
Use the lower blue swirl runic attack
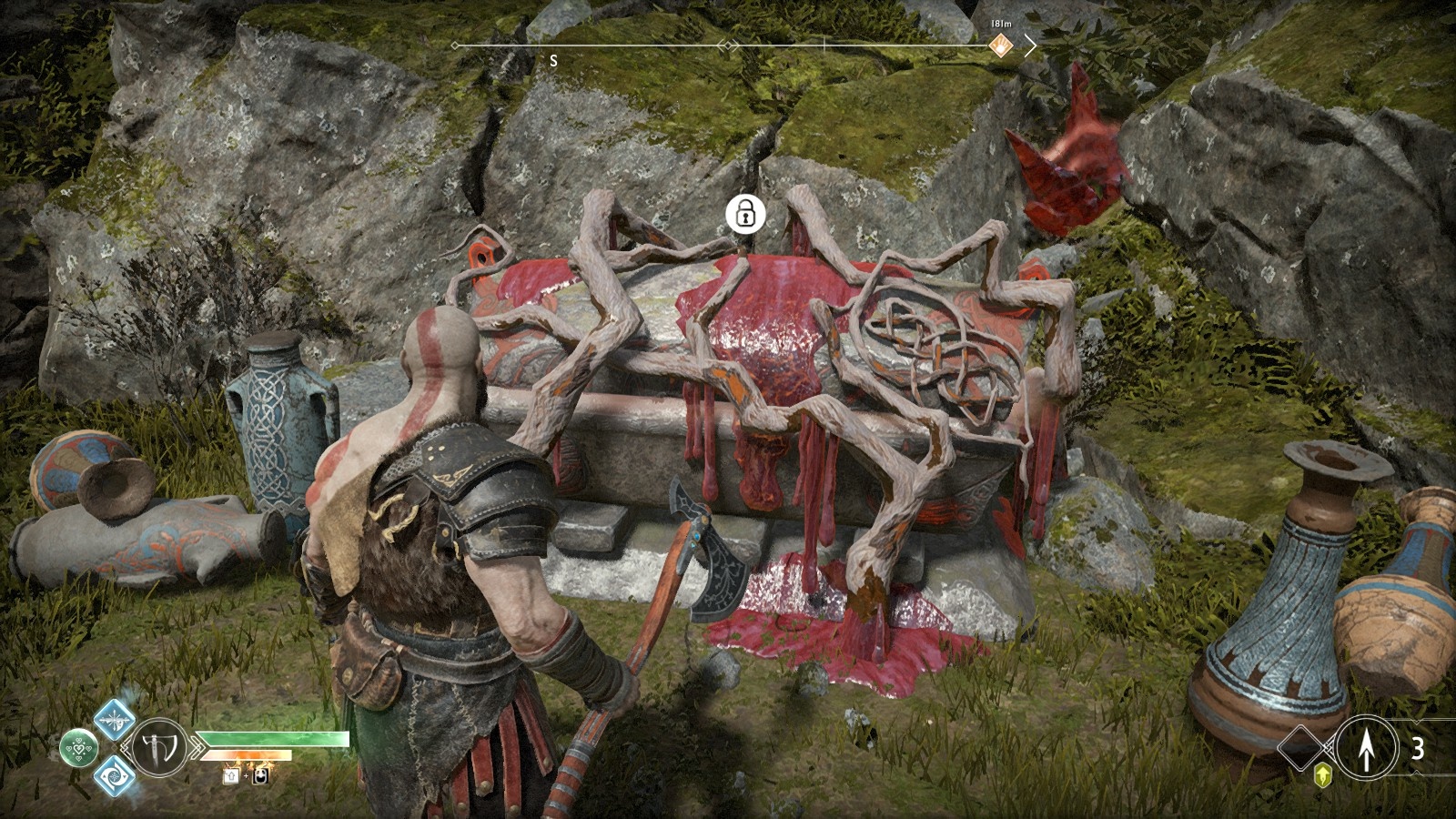(115, 776)
